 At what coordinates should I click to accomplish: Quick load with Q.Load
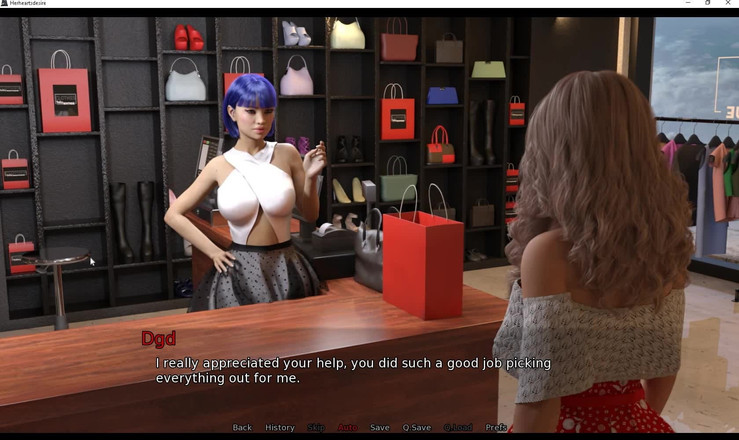pos(458,428)
